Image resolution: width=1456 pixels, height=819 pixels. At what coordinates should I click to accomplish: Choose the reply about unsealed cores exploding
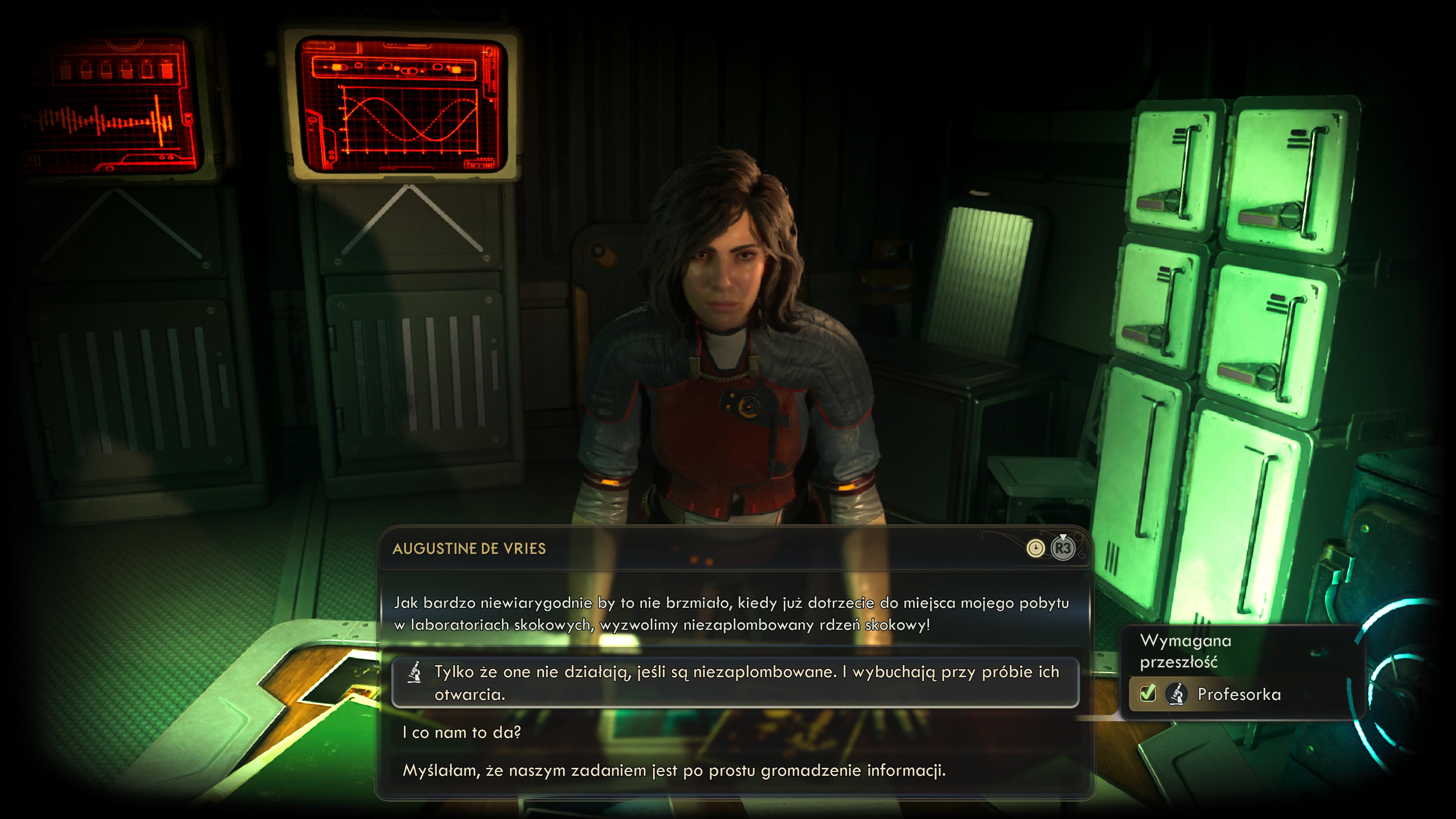click(735, 682)
